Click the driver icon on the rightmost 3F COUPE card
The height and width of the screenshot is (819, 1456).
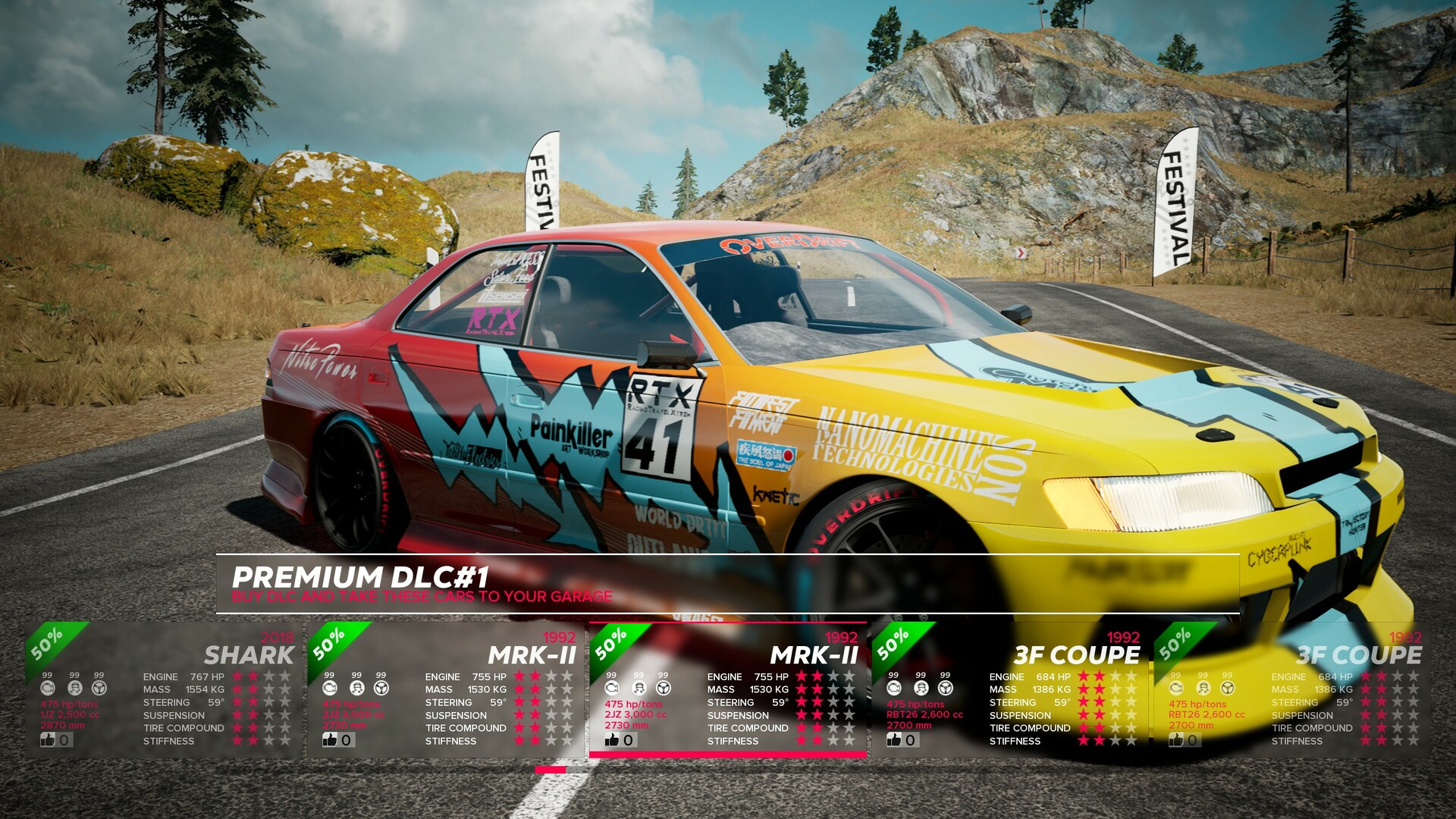1202,688
